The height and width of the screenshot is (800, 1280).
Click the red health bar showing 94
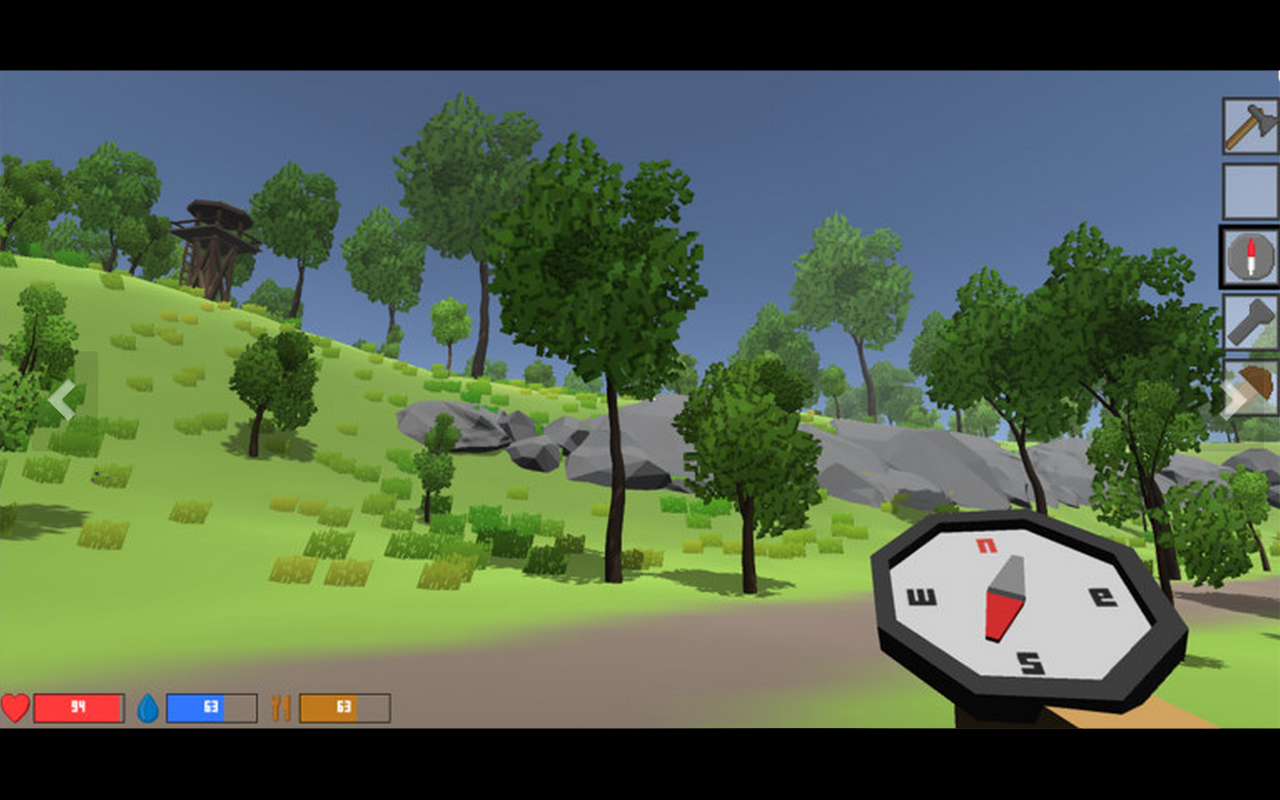click(78, 707)
